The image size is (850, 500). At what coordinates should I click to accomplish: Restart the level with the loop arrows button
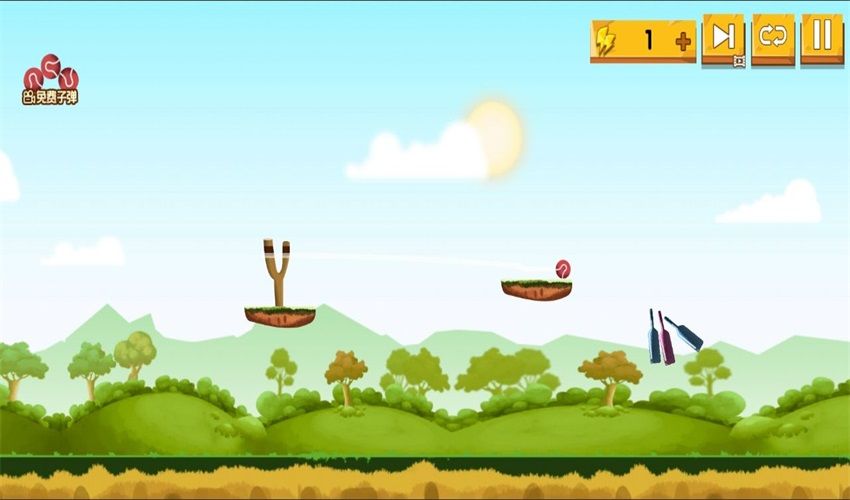tap(773, 39)
